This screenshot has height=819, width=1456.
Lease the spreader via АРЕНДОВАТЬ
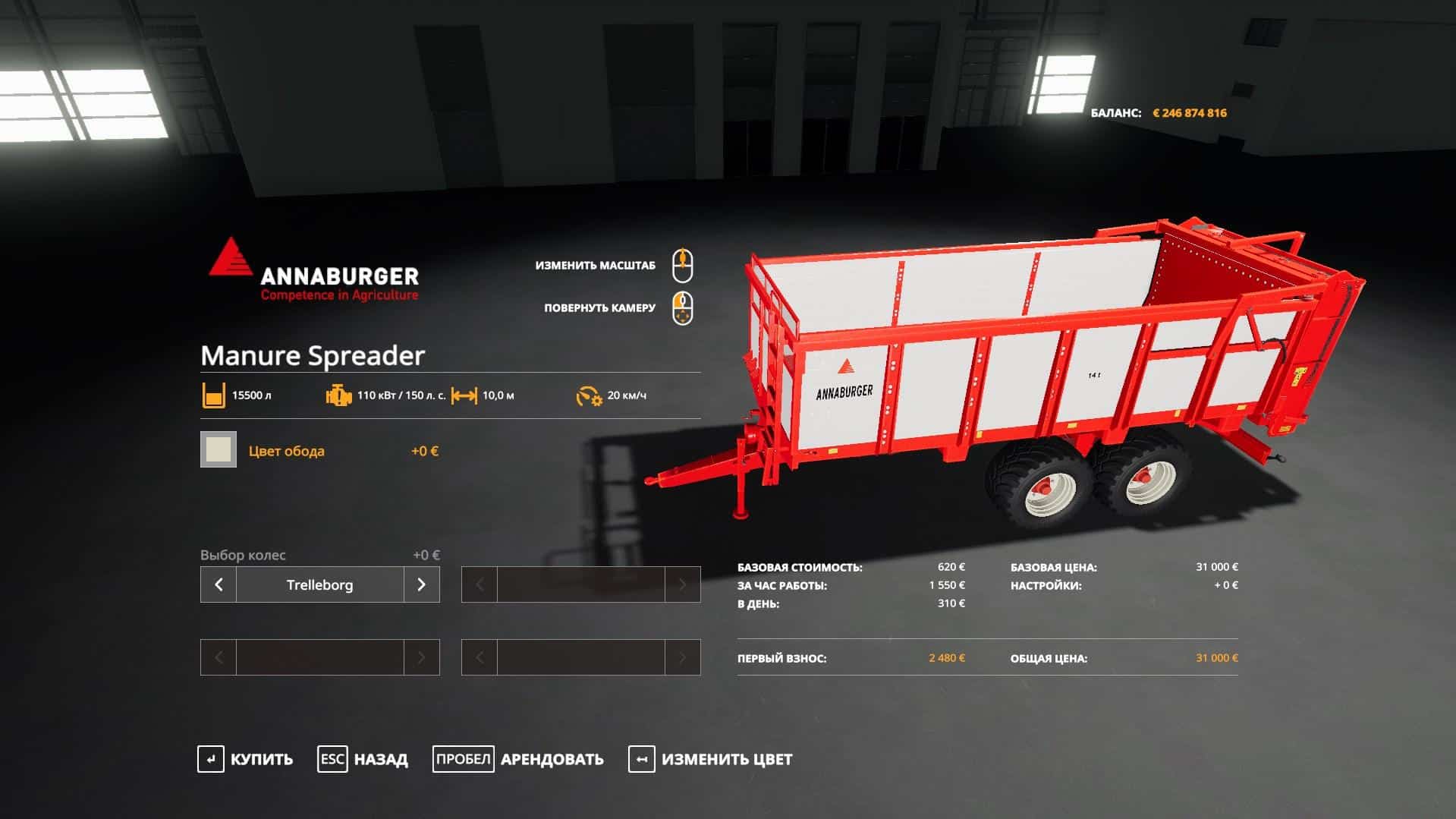(x=519, y=759)
